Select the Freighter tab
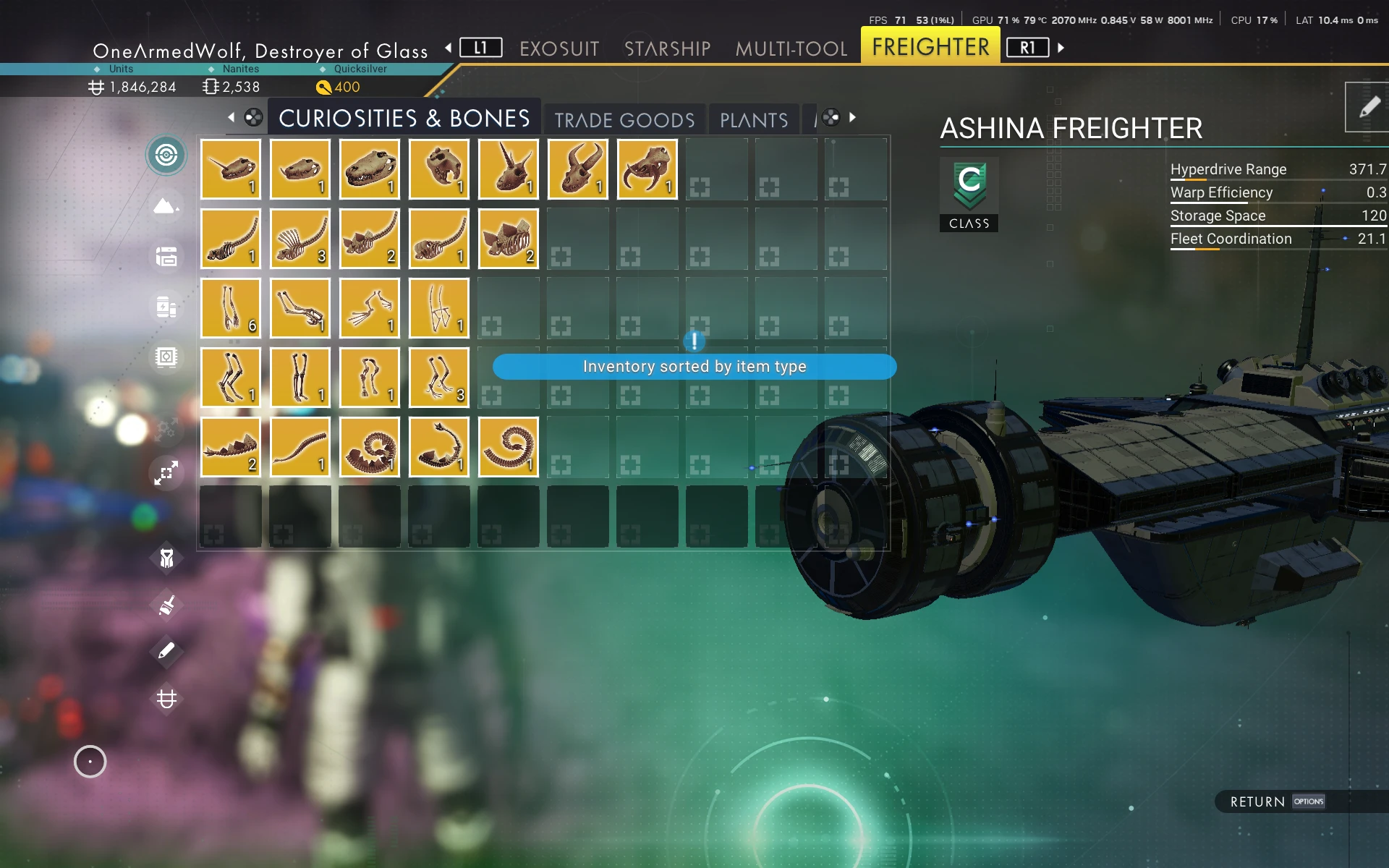 coord(930,47)
